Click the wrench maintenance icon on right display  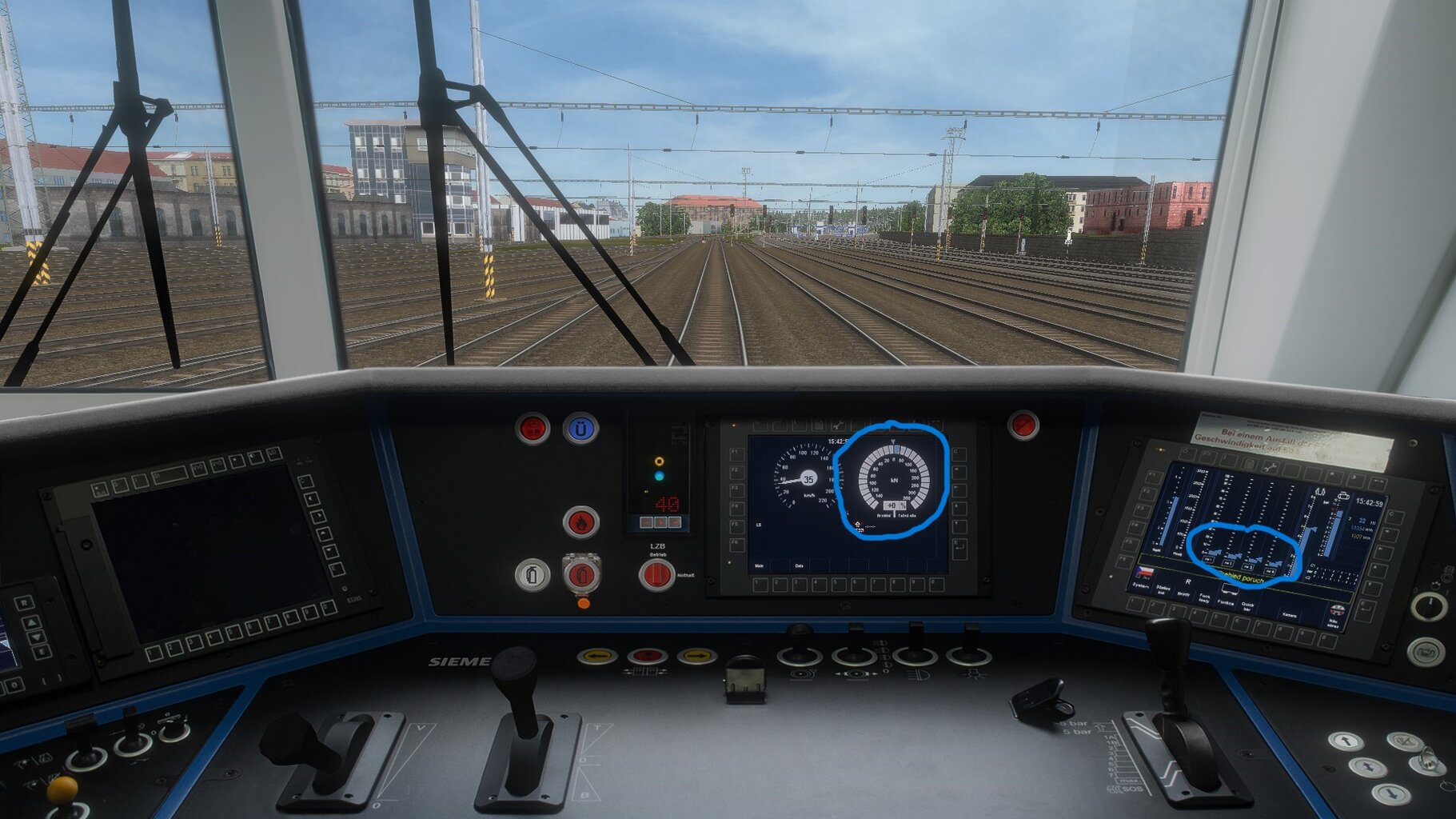(x=1271, y=467)
